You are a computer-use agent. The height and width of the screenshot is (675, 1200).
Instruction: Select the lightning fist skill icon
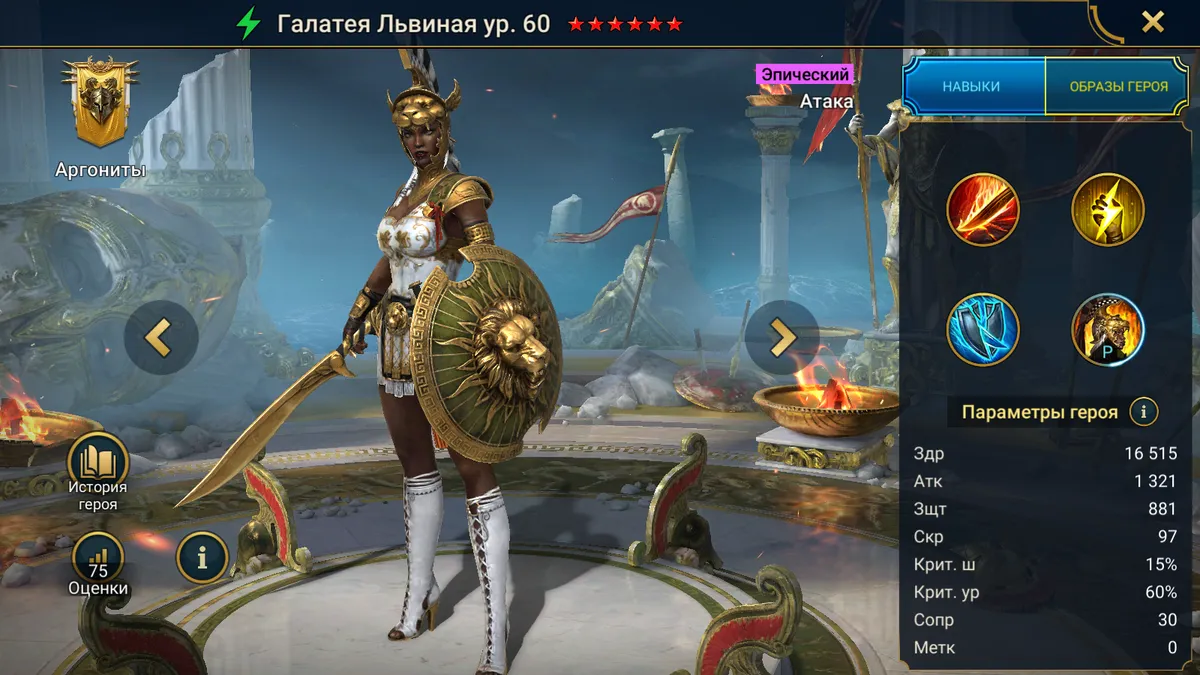coord(1107,210)
